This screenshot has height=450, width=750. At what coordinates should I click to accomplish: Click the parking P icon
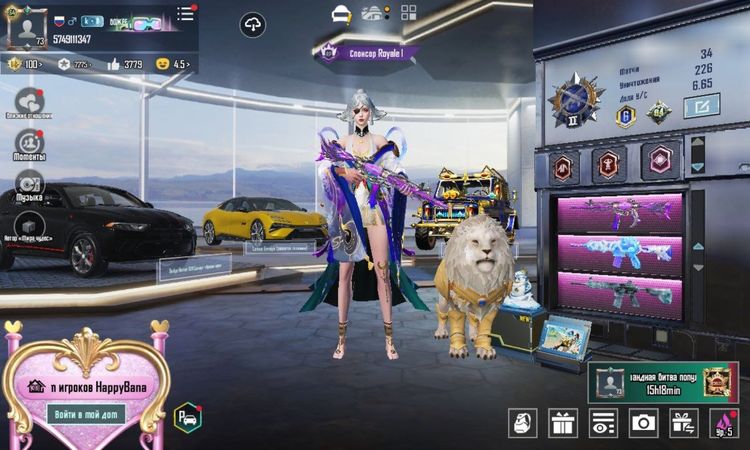pyautogui.click(x=187, y=417)
